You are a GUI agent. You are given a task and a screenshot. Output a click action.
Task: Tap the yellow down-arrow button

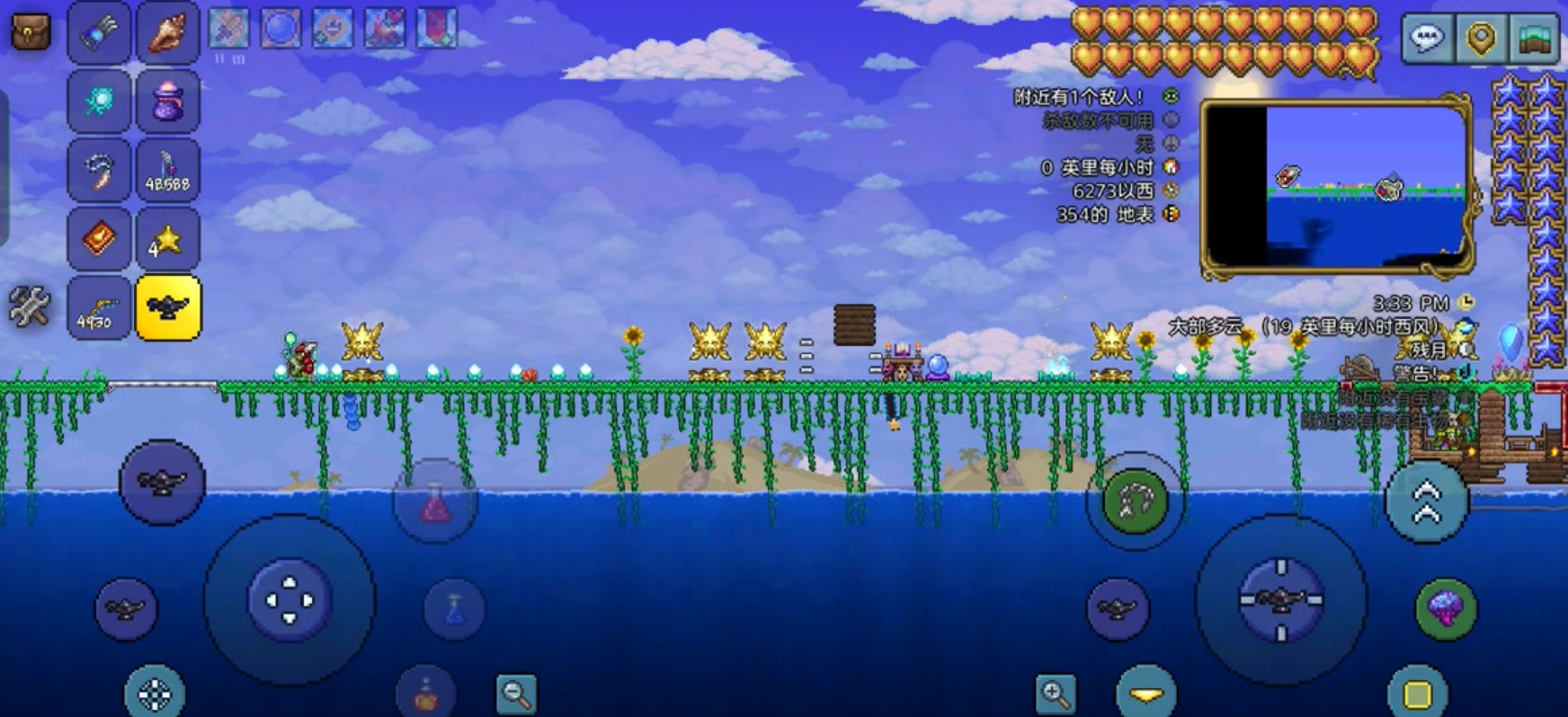pos(1145,694)
